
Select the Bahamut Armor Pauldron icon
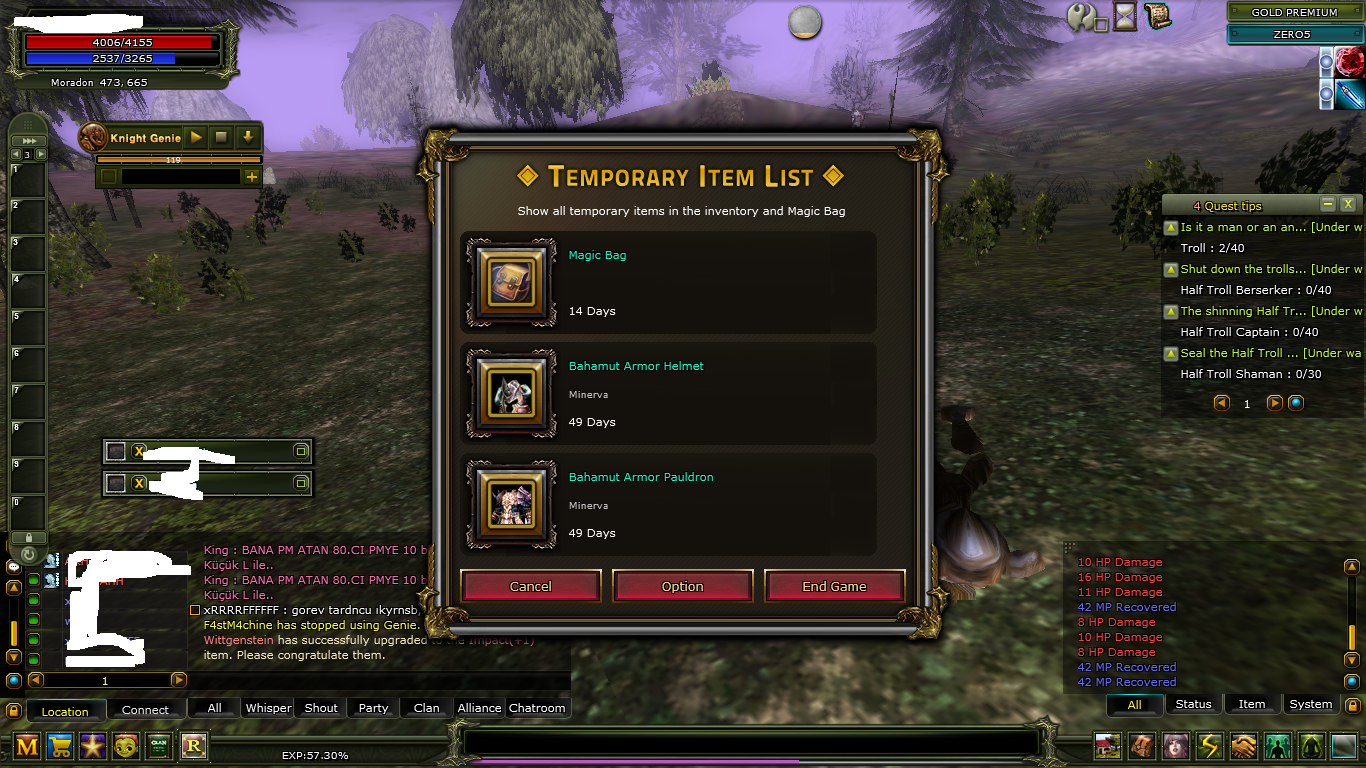coord(511,505)
